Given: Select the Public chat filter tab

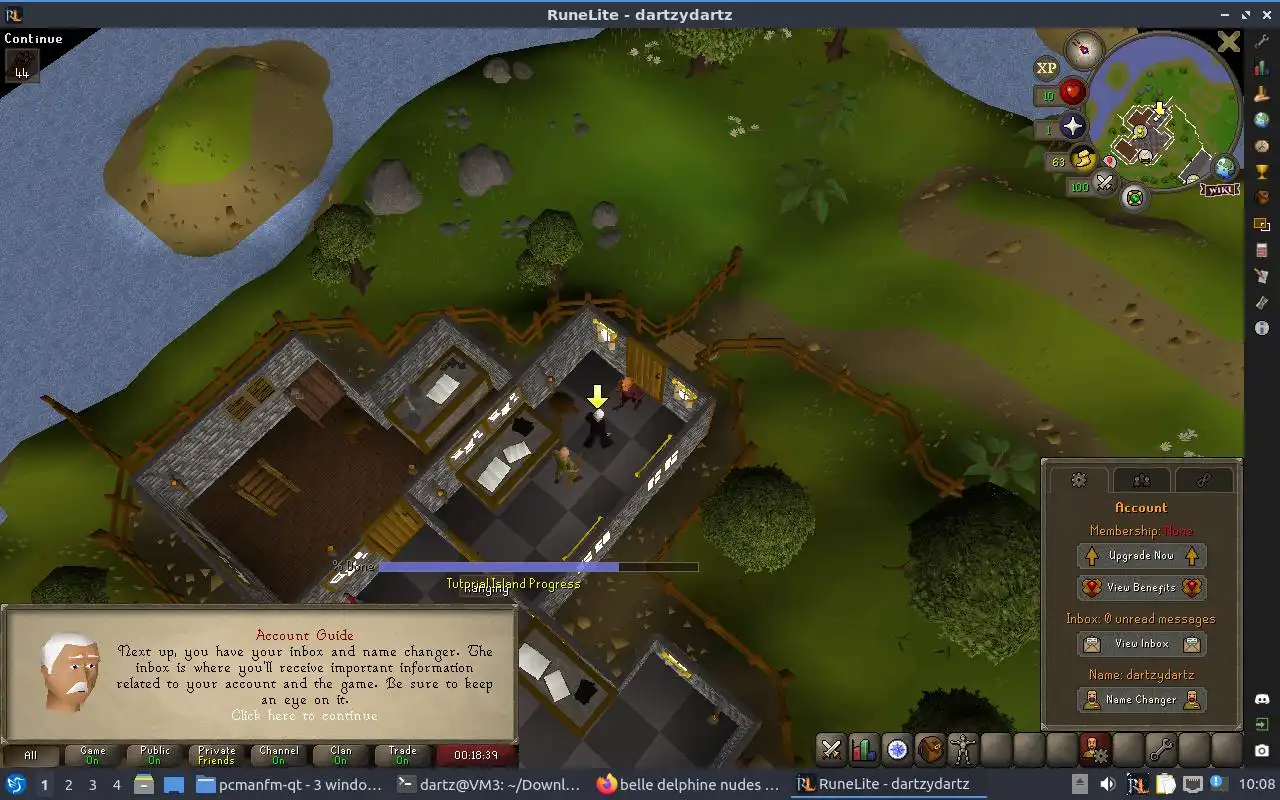Looking at the screenshot, I should [x=155, y=755].
